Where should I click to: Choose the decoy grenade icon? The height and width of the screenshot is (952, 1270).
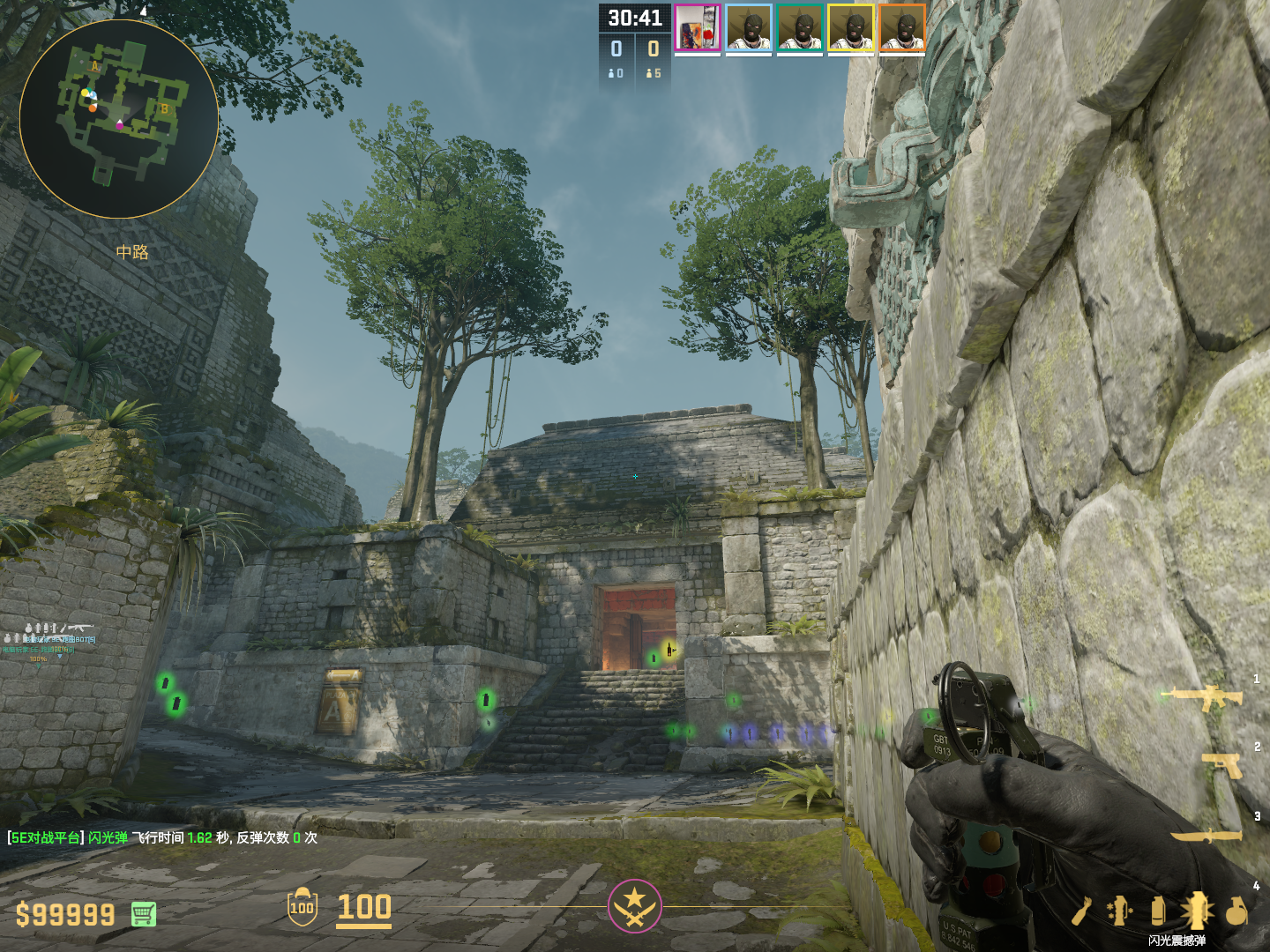[x=1120, y=911]
